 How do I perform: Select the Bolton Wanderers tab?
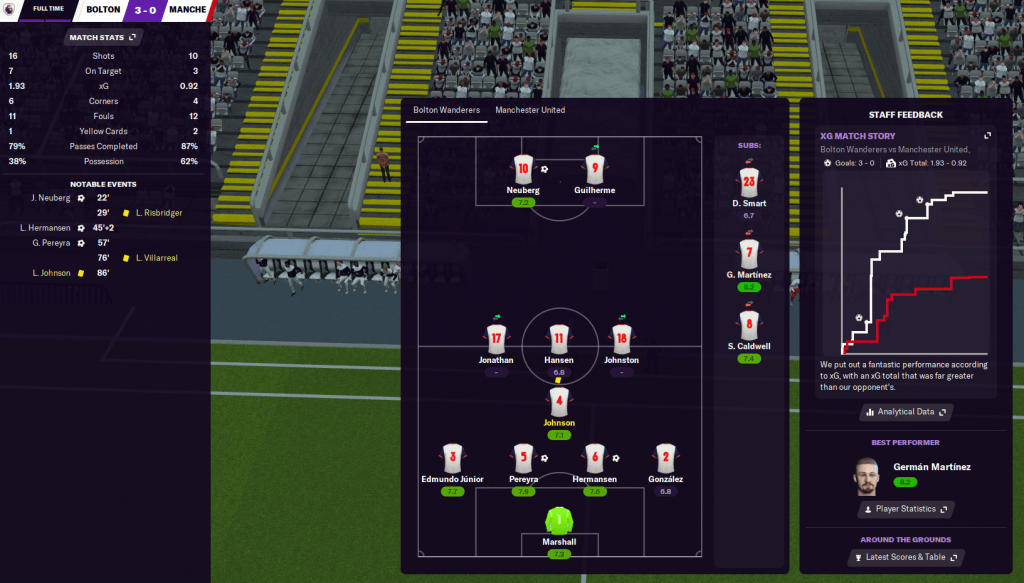(x=446, y=110)
